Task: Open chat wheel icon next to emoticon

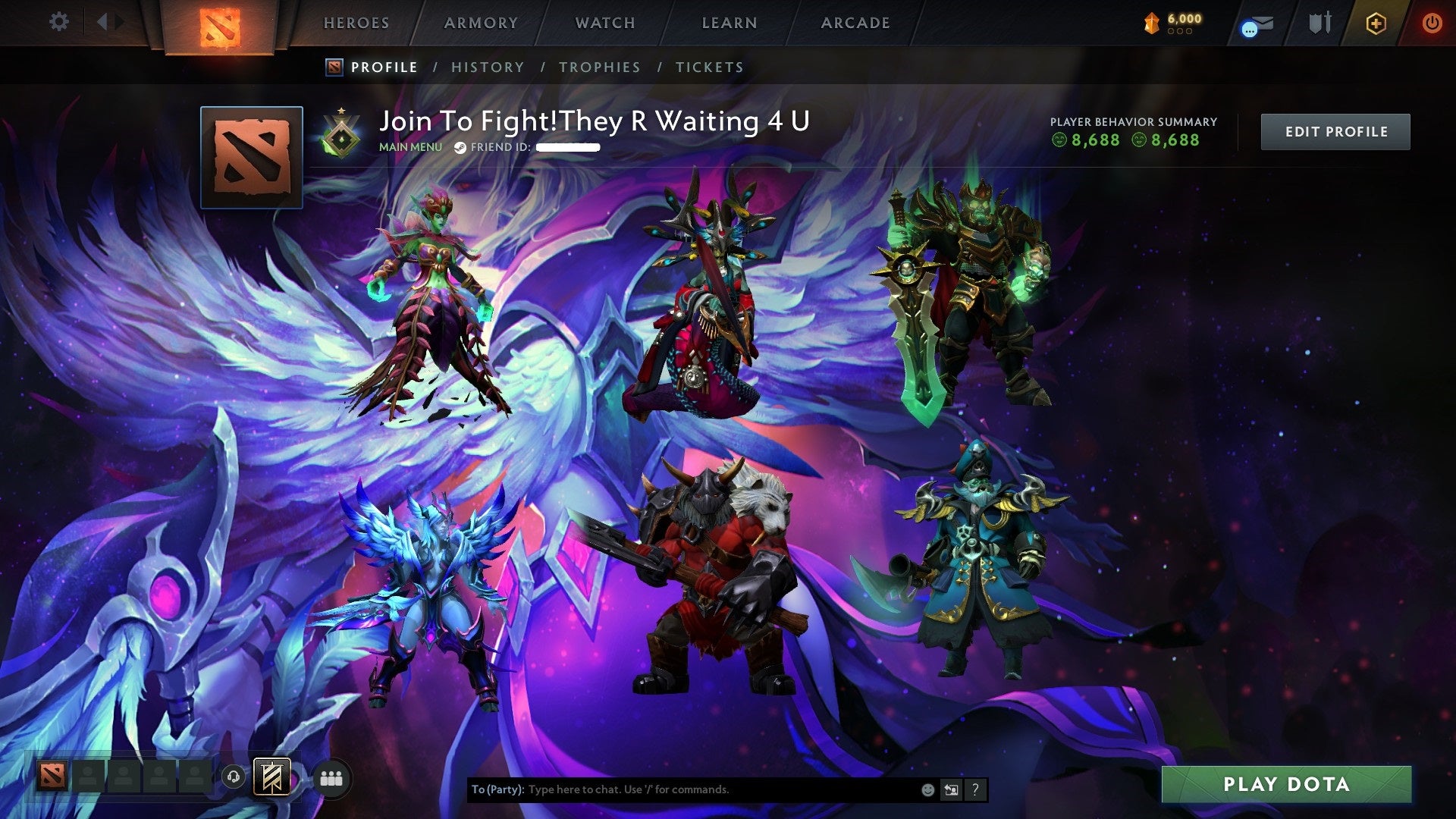Action: pyautogui.click(x=951, y=789)
